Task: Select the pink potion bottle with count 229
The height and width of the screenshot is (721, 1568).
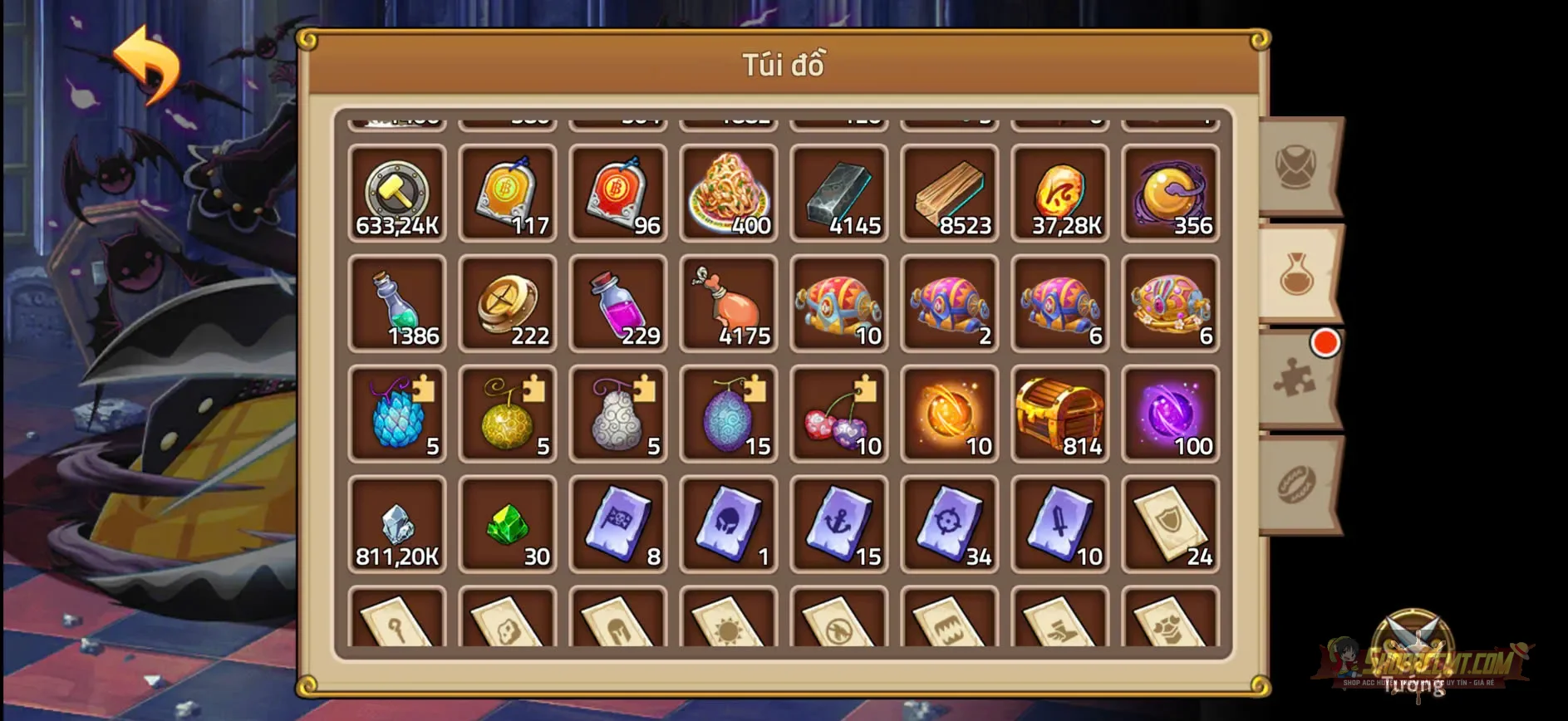Action: tap(618, 303)
